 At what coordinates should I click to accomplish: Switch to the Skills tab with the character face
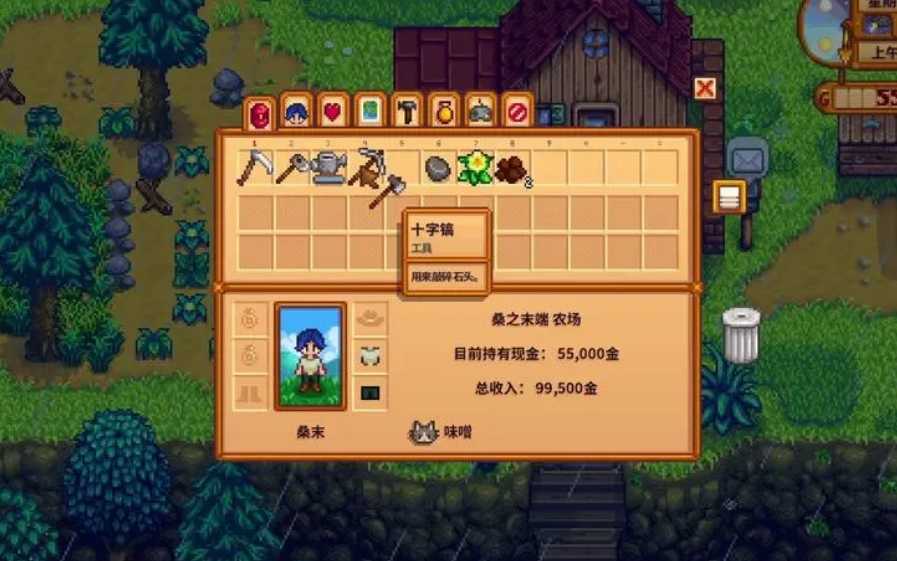pos(296,112)
